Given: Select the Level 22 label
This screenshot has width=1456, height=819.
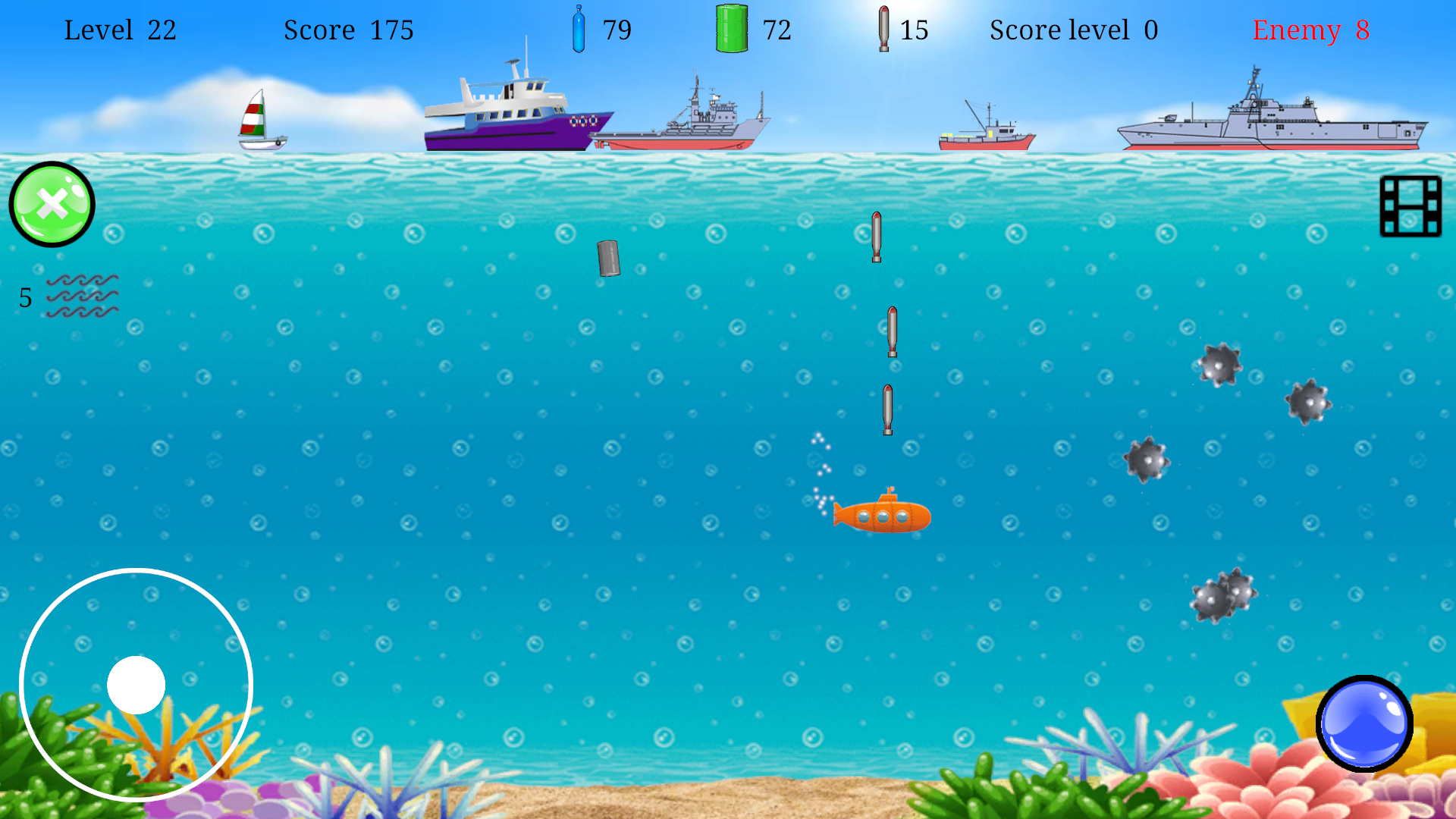Looking at the screenshot, I should [x=121, y=31].
